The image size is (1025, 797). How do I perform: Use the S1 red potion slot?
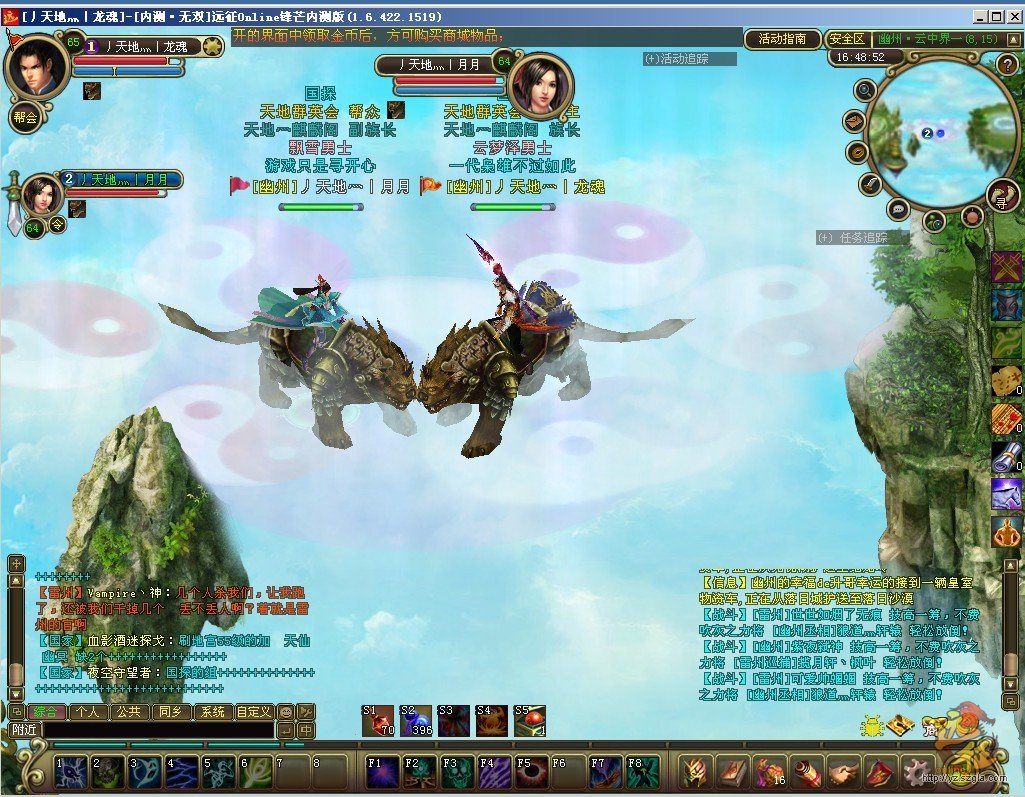pos(378,720)
